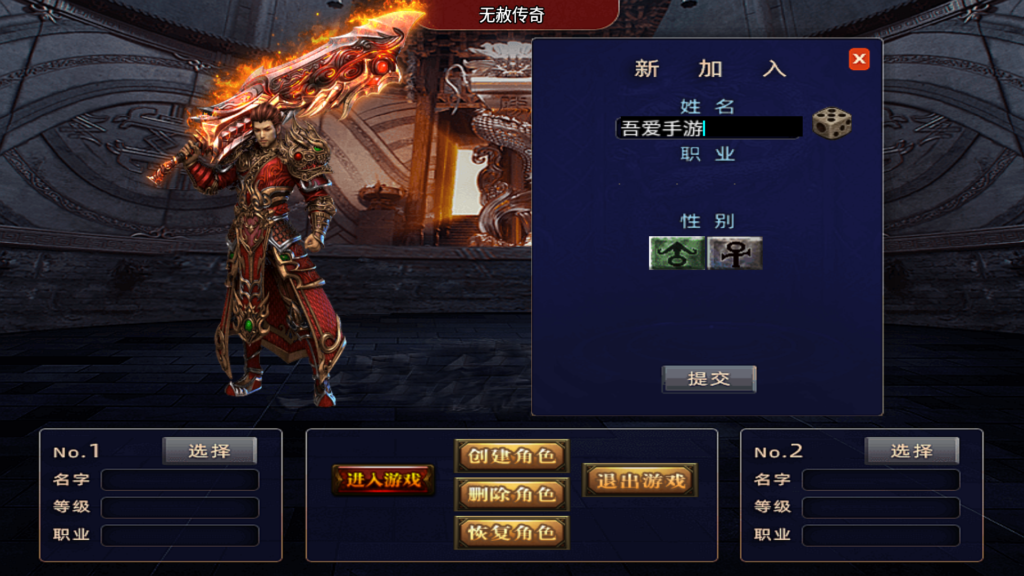Image resolution: width=1024 pixels, height=576 pixels.
Task: Enter the game with 进入游戏
Action: (384, 480)
